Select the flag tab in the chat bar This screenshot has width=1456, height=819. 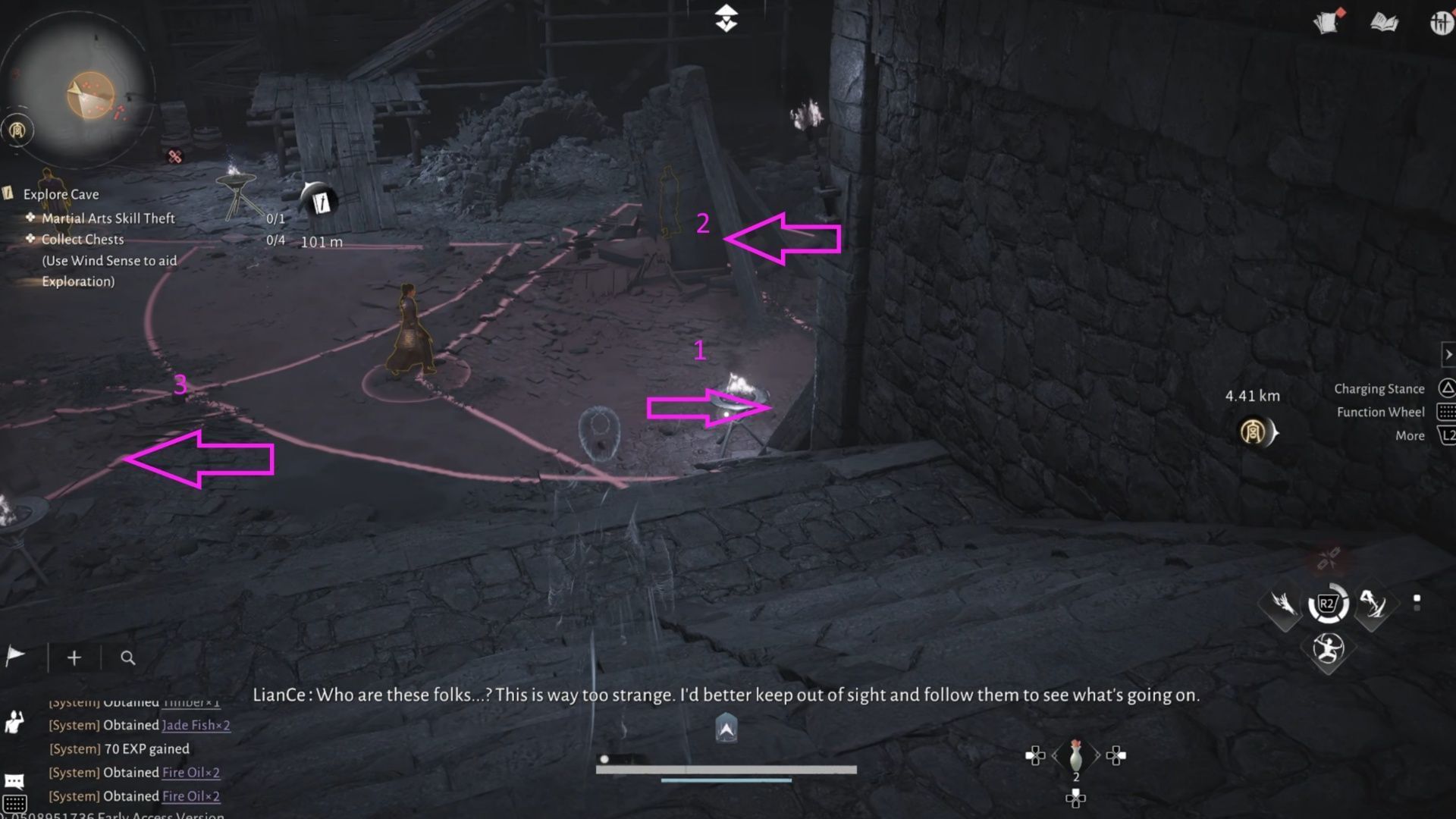tap(15, 654)
